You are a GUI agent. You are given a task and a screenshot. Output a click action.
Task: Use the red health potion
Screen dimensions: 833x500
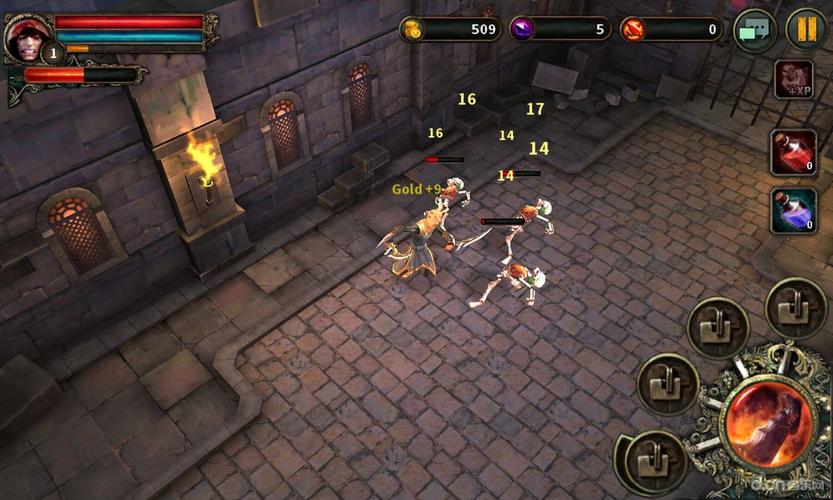point(793,152)
